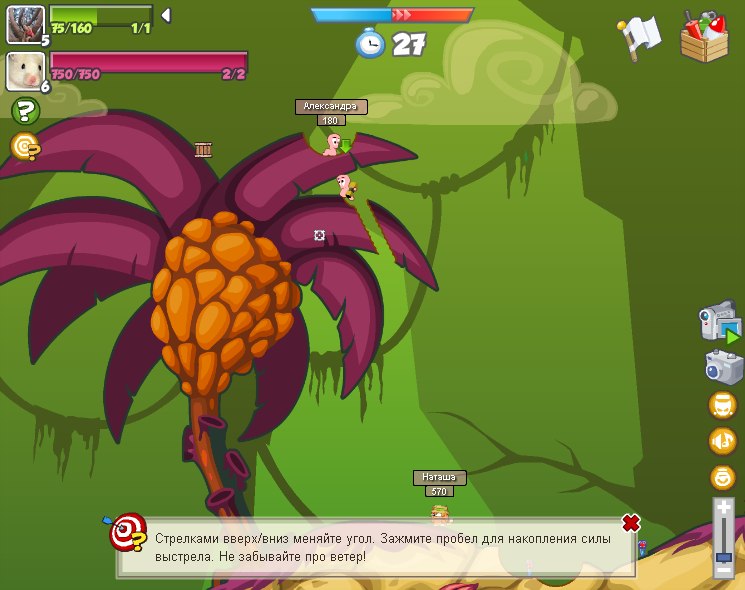Take a screenshot with the photo camera
The image size is (745, 590).
(722, 366)
